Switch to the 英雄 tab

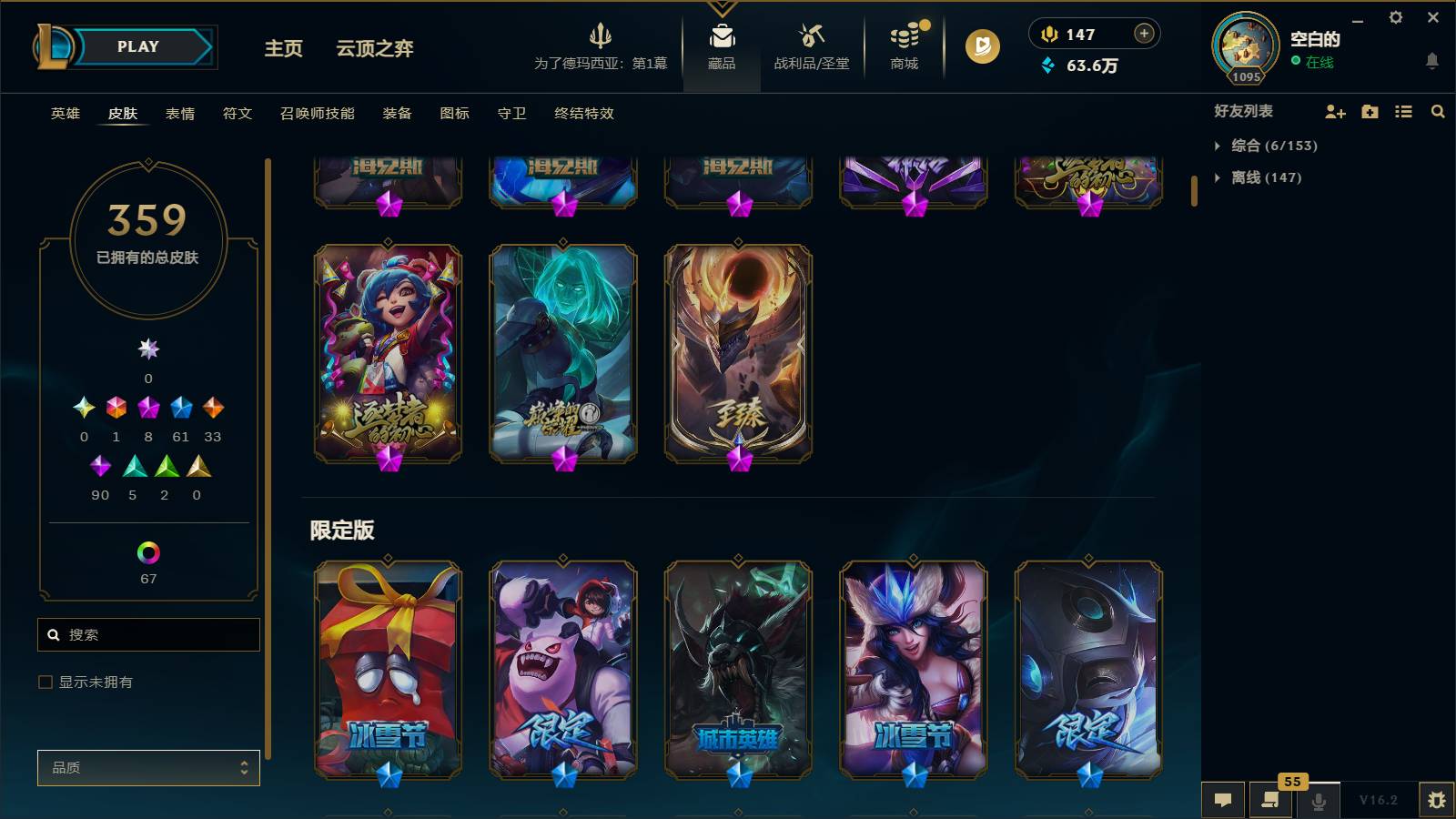pyautogui.click(x=64, y=113)
